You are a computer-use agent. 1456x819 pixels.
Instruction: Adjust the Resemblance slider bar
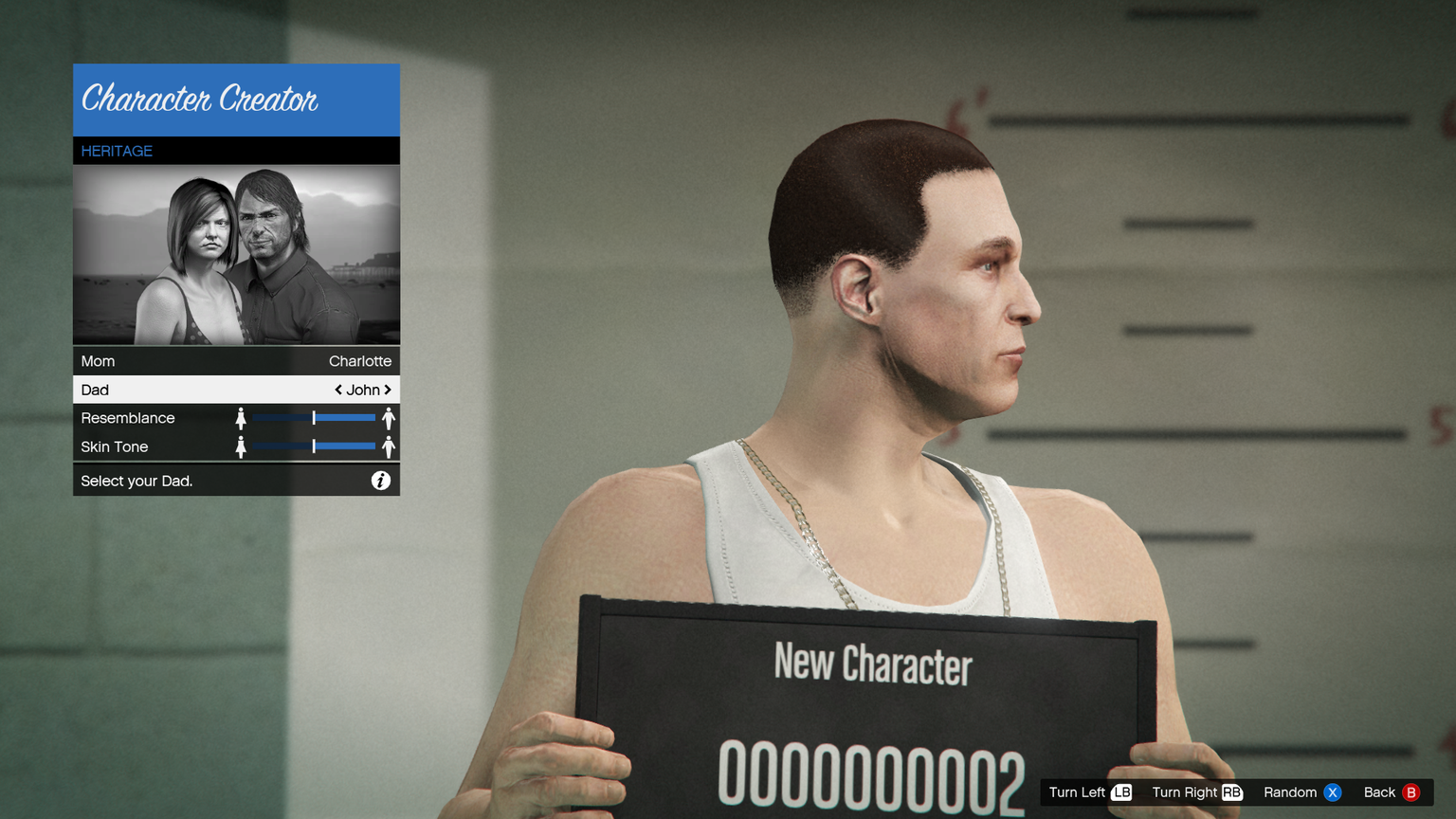coord(314,418)
